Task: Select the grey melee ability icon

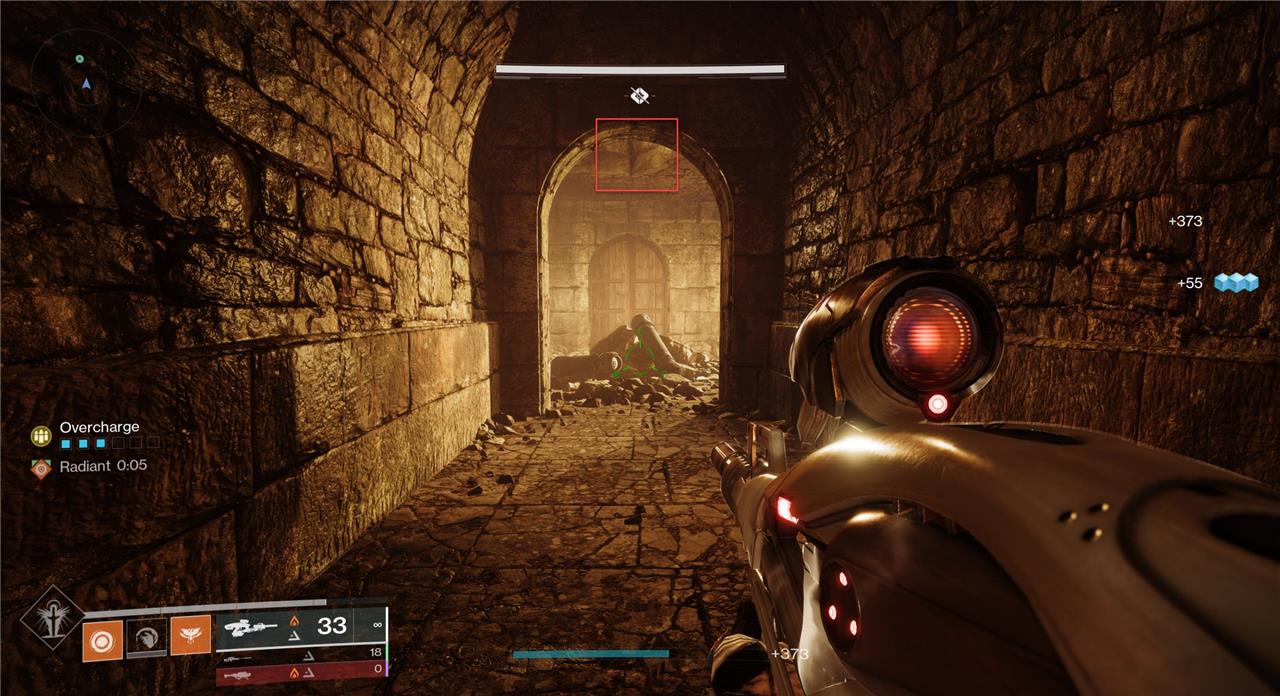Action: pos(146,637)
